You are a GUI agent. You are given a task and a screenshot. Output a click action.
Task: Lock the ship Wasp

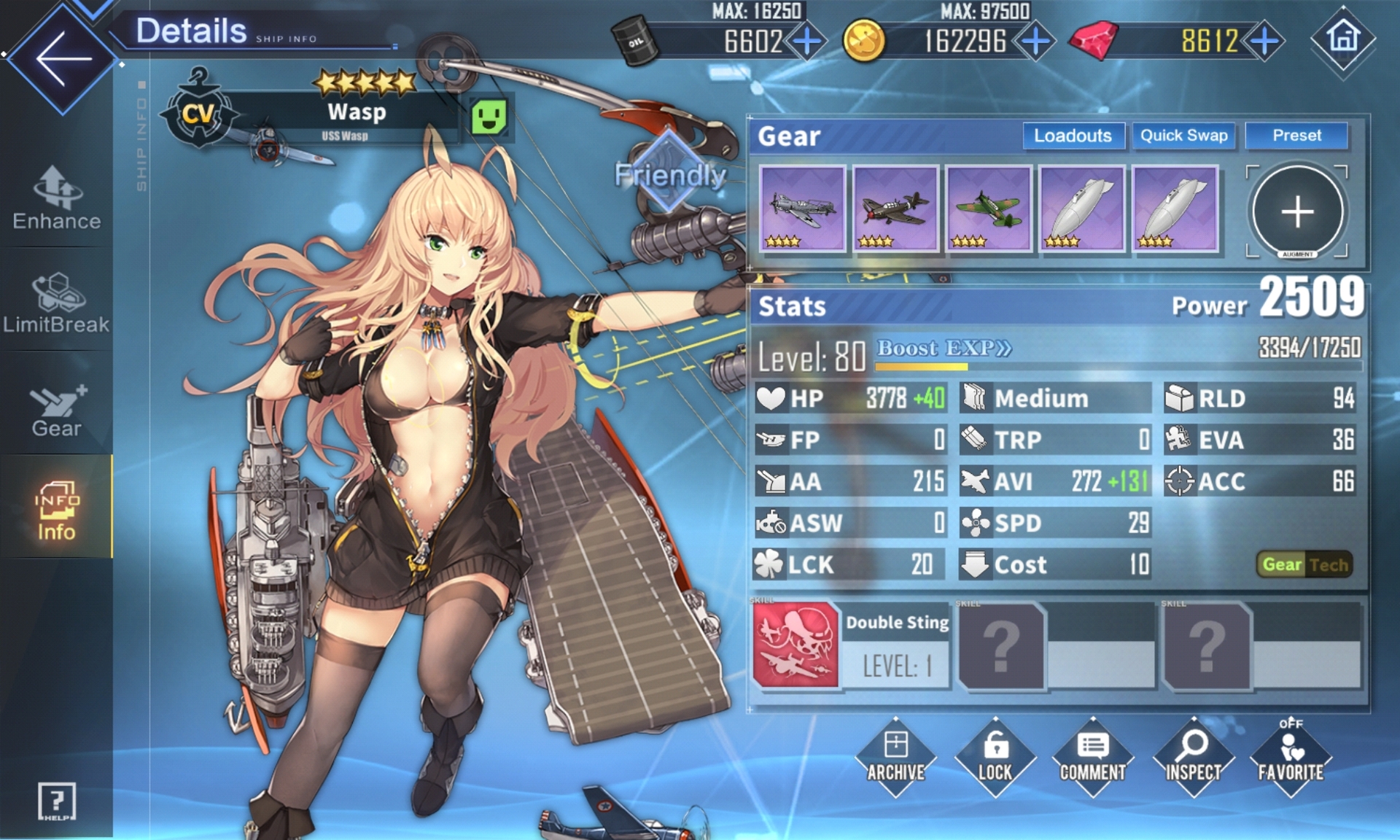pos(995,757)
